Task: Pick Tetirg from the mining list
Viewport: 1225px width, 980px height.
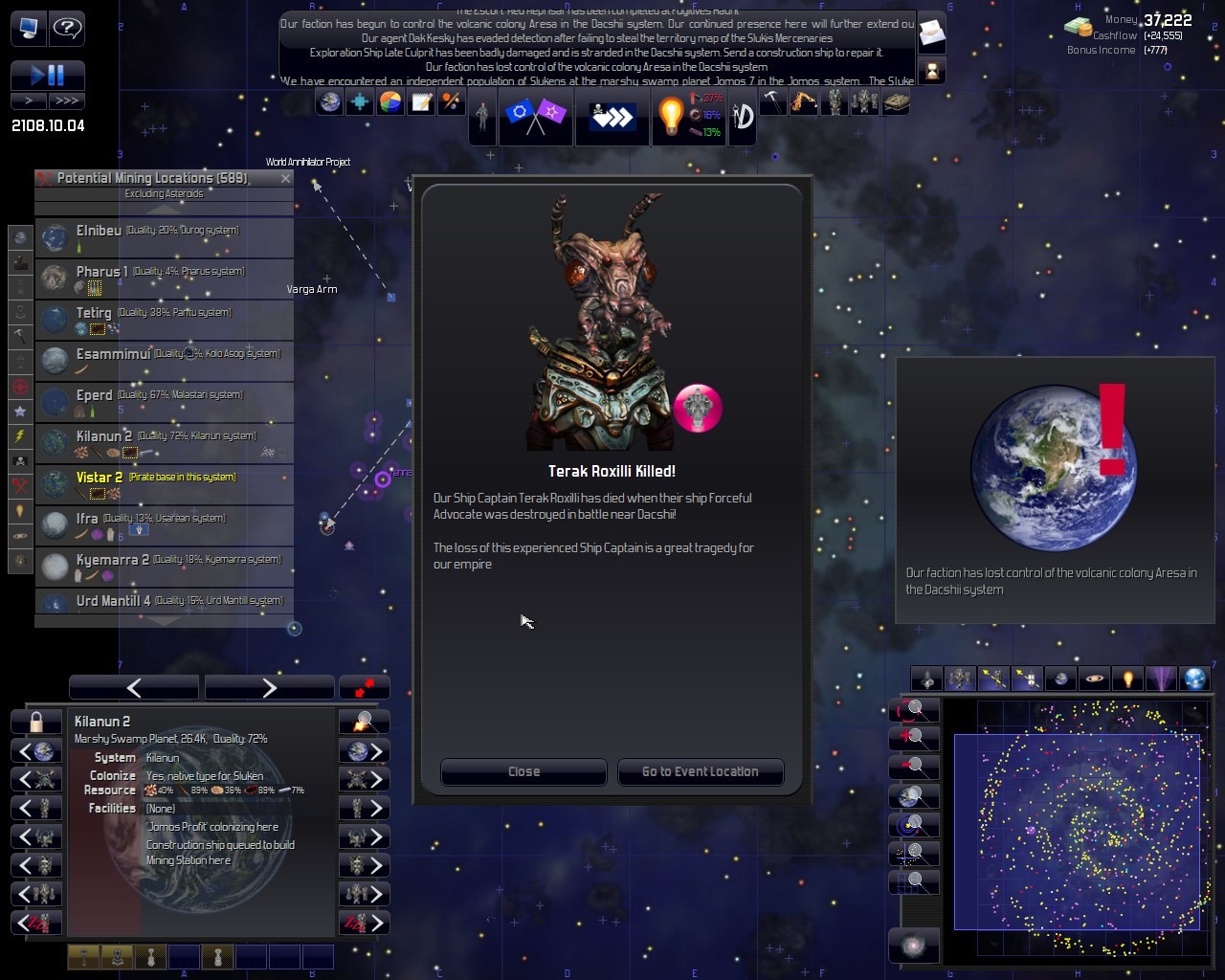Action: tap(164, 320)
